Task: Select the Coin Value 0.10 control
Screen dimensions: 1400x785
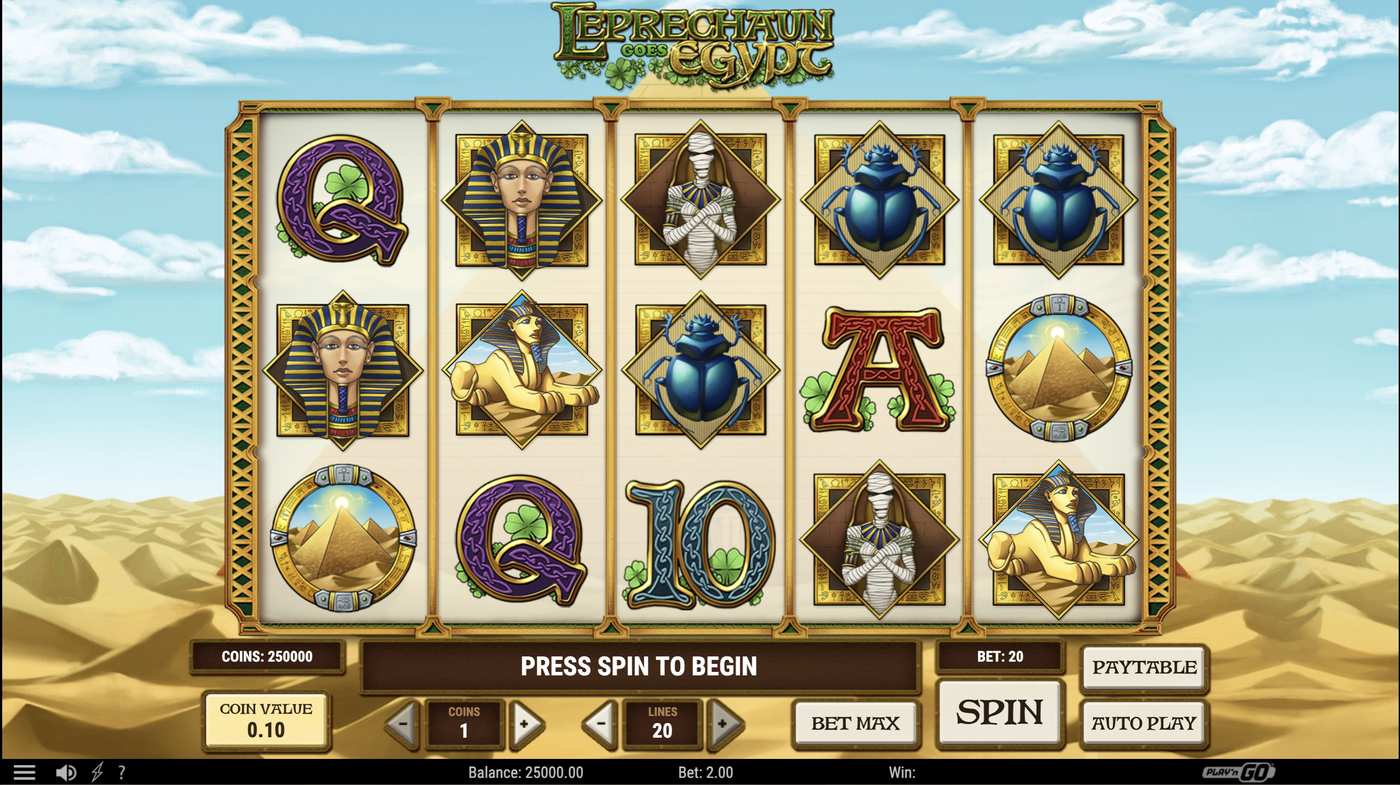Action: [265, 721]
